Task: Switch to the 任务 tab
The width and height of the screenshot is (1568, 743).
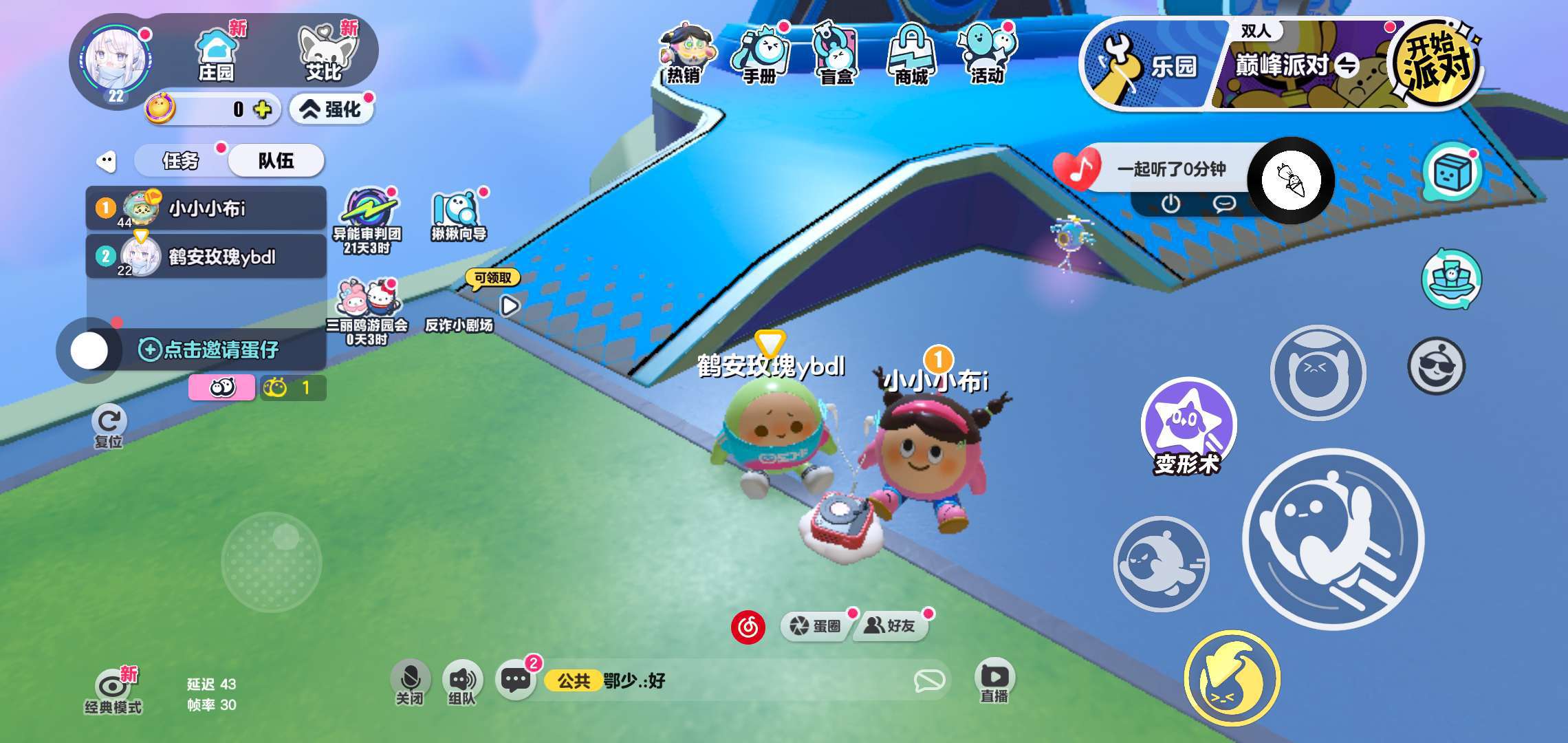Action: coord(180,161)
